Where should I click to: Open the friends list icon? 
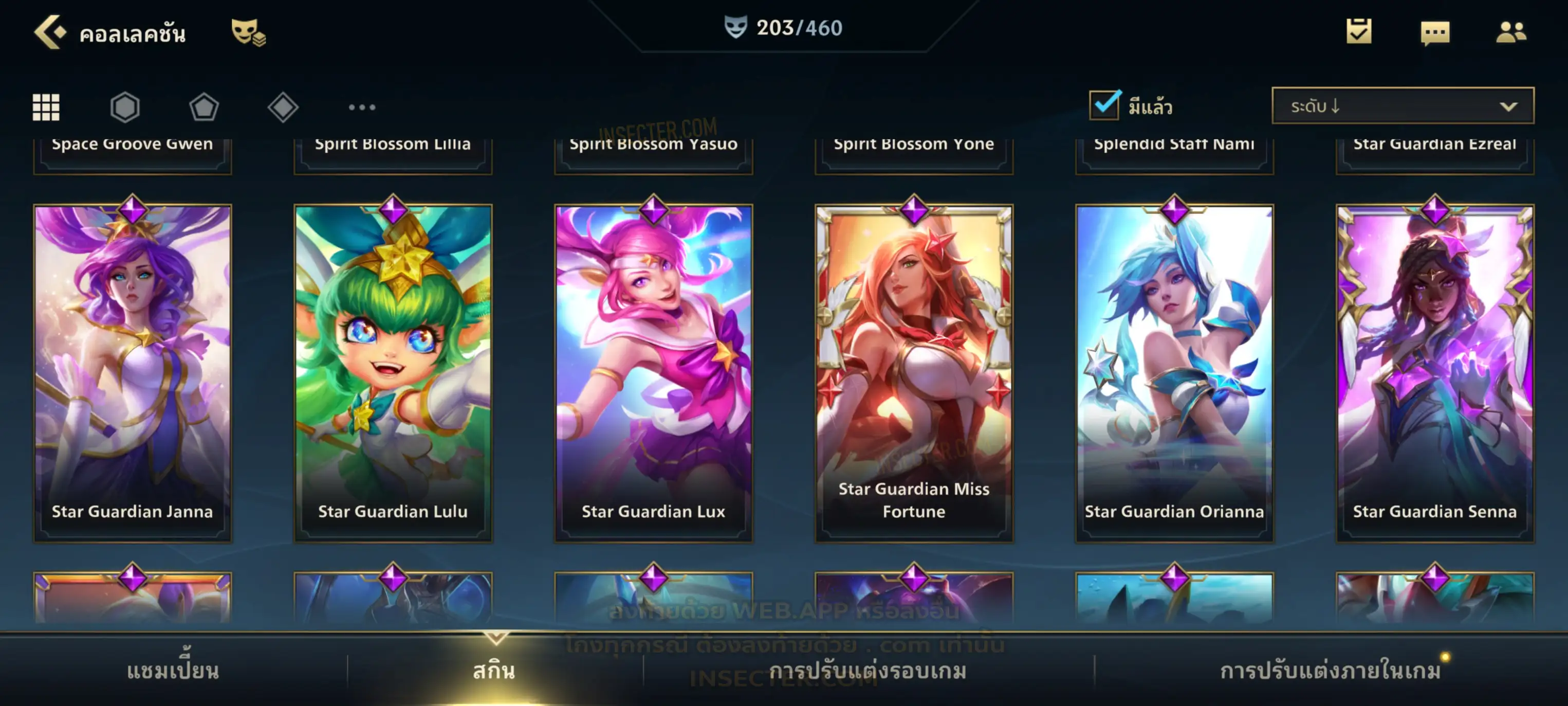[1510, 32]
